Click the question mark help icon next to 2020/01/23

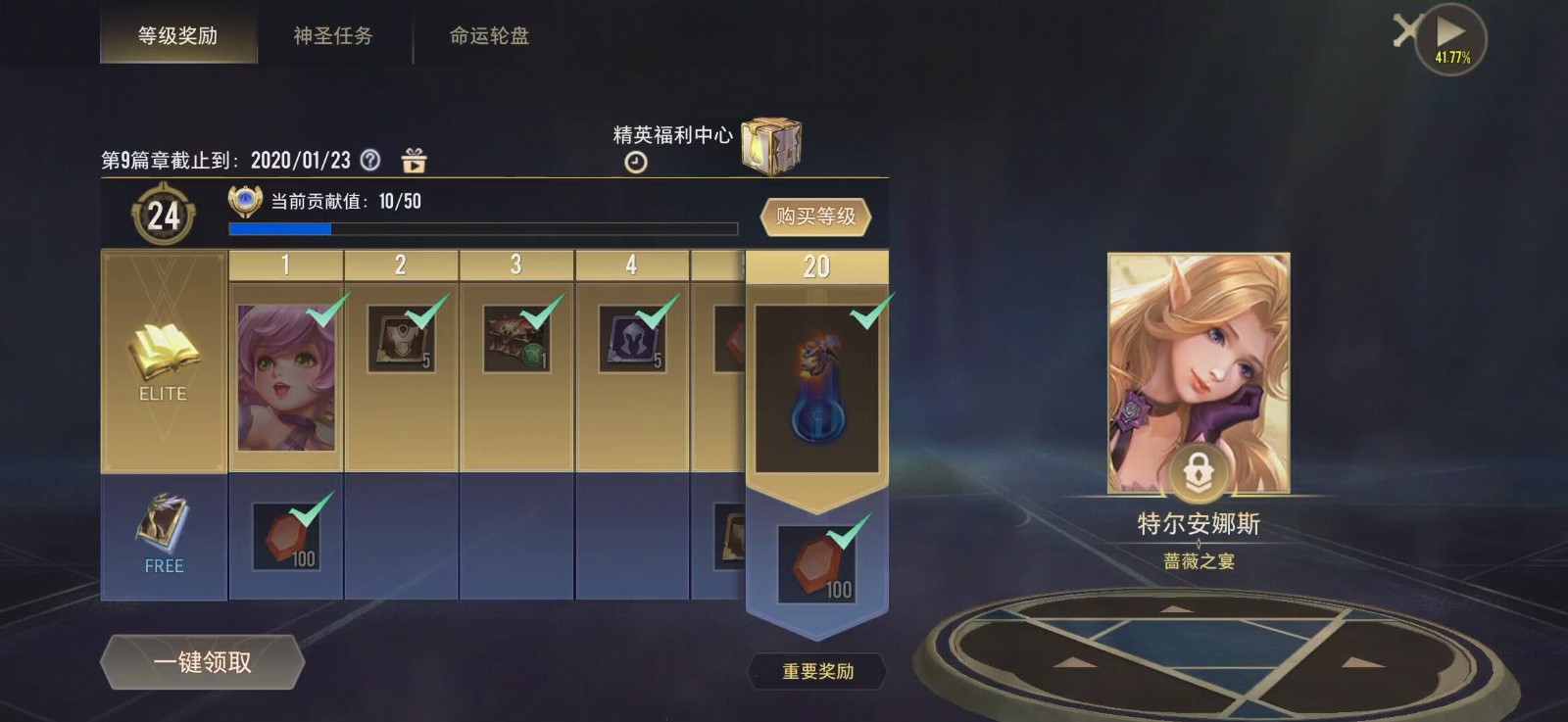click(x=368, y=160)
